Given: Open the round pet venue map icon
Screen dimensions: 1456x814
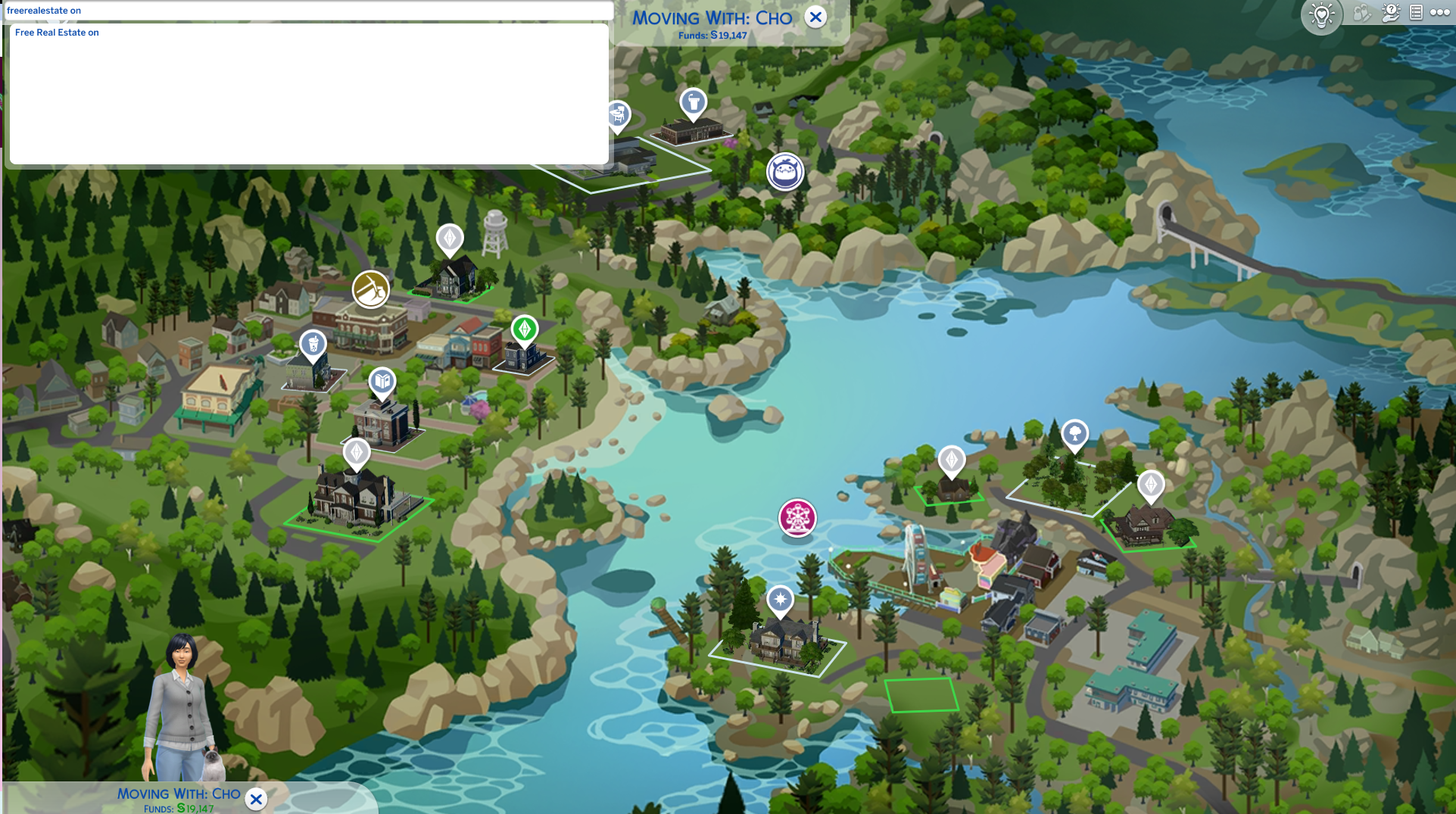Looking at the screenshot, I should click(786, 172).
